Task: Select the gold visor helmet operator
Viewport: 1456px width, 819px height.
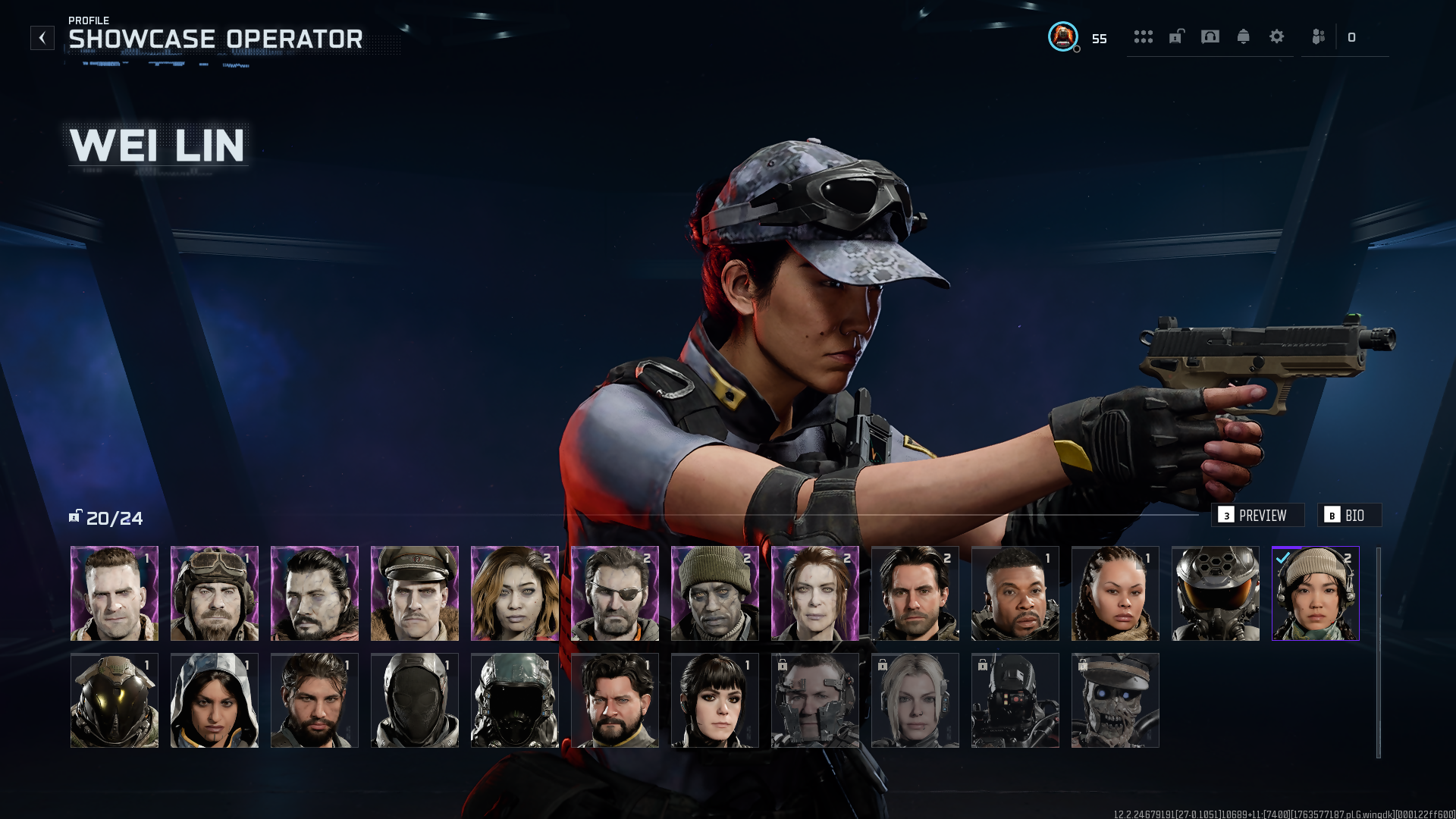Action: 115,701
